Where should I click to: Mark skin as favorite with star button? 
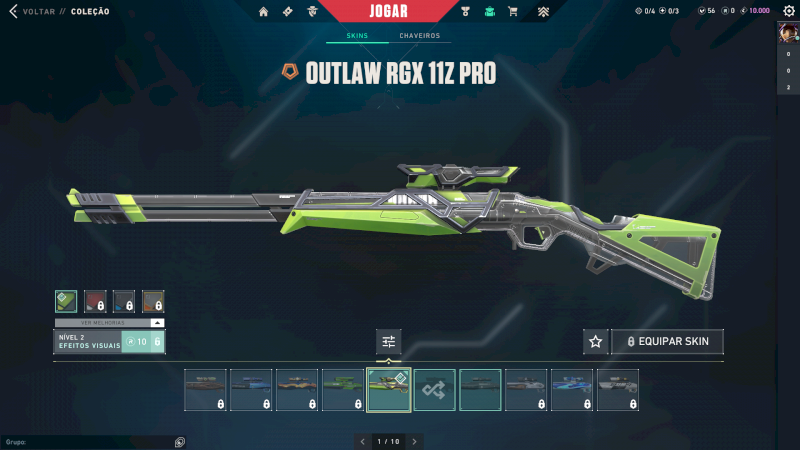tap(595, 342)
